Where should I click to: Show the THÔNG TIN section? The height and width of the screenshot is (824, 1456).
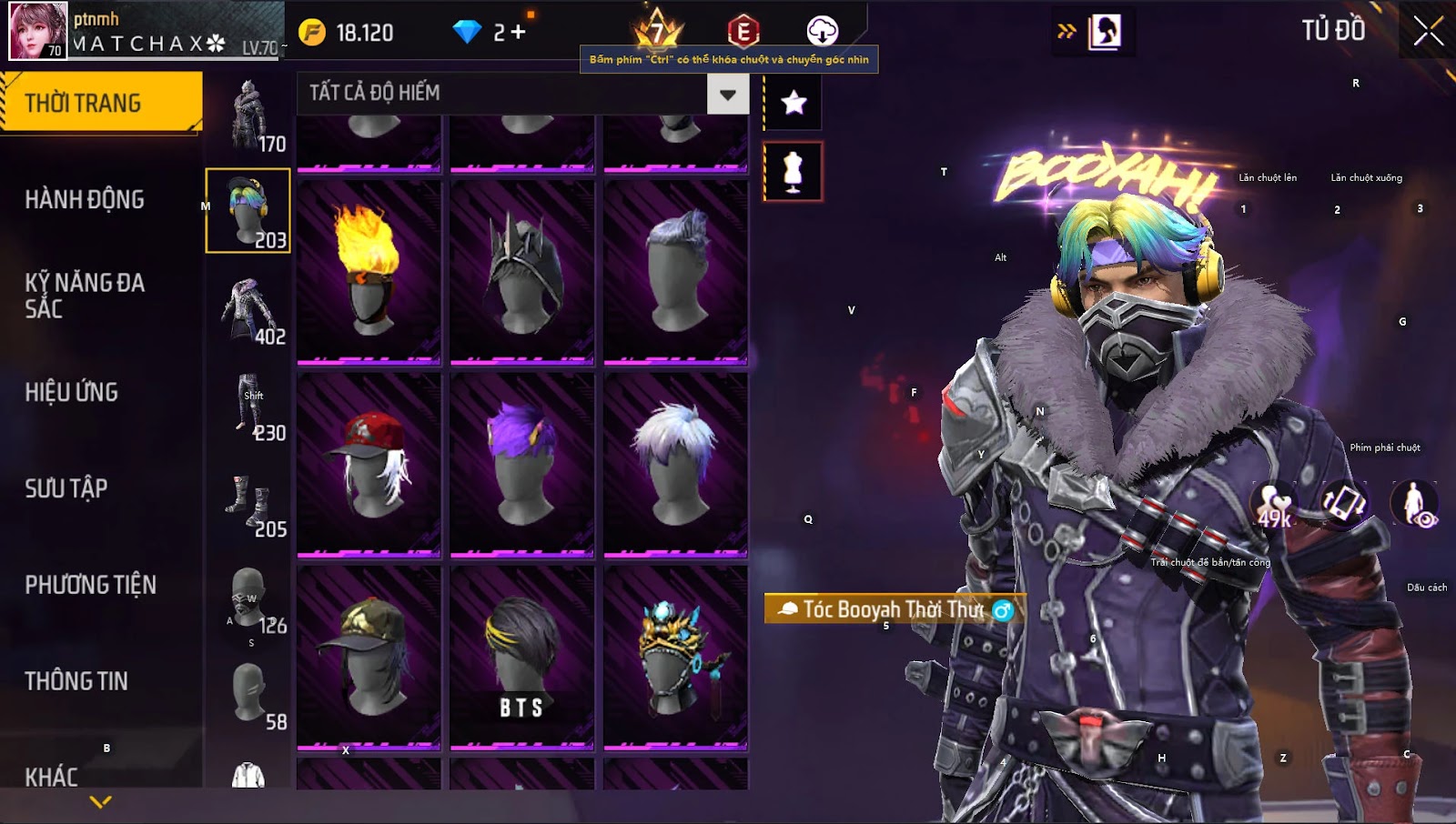[x=76, y=681]
